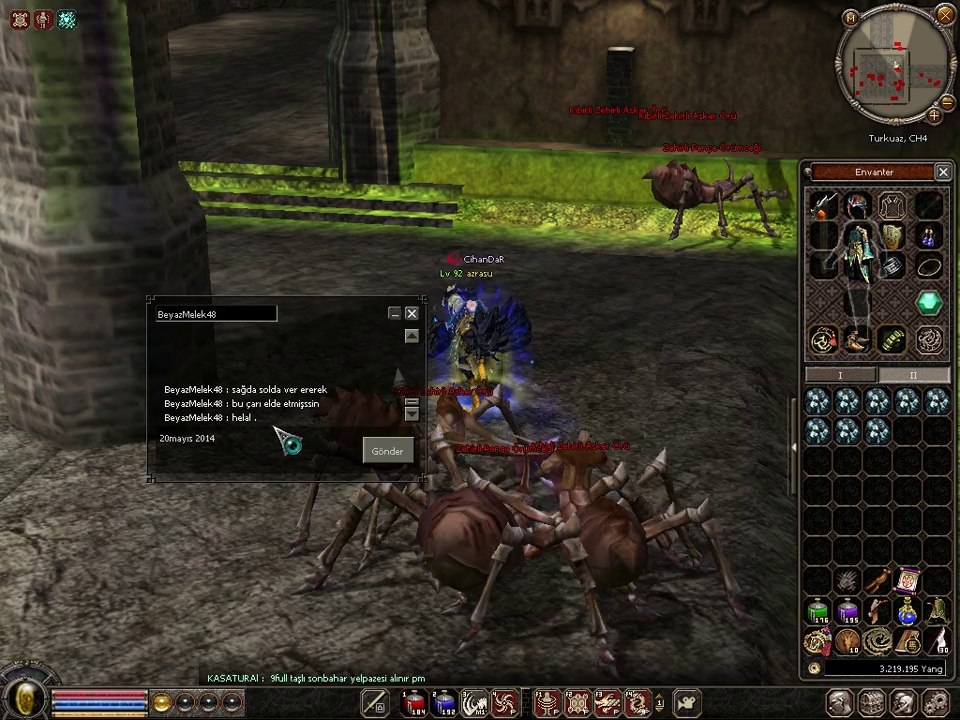
Task: Use the red potion on the quickbar
Action: pyautogui.click(x=414, y=703)
